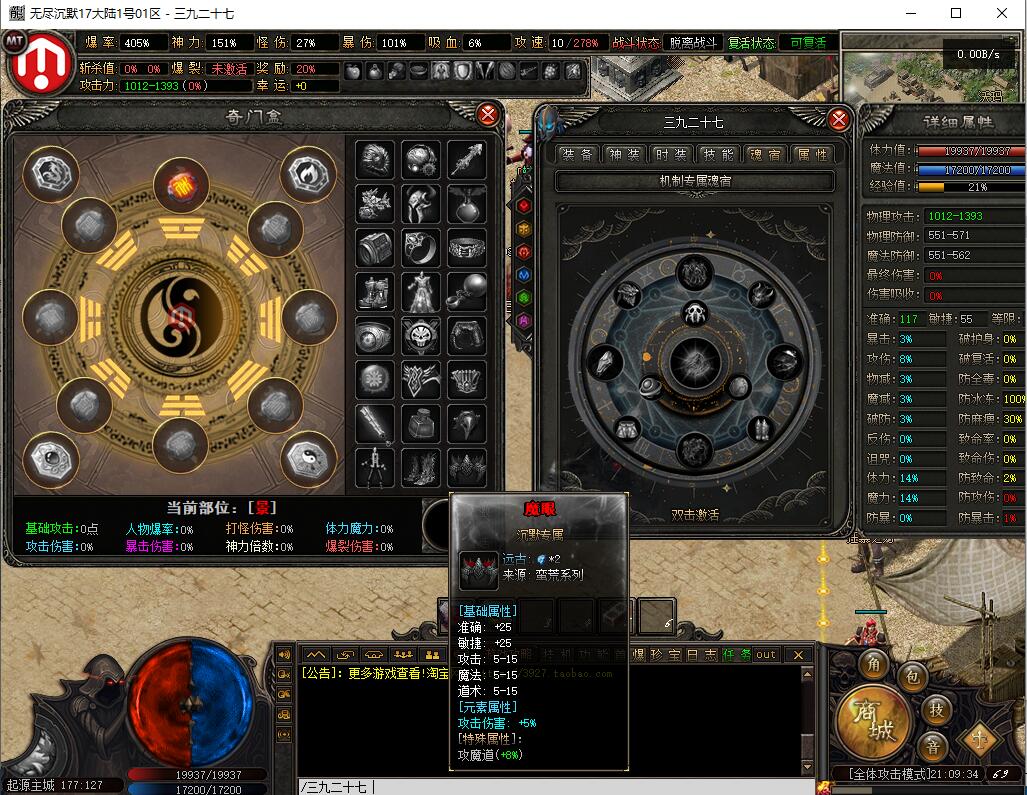This screenshot has width=1027, height=795.
Task: Open the 属性 tab
Action: tap(811, 154)
